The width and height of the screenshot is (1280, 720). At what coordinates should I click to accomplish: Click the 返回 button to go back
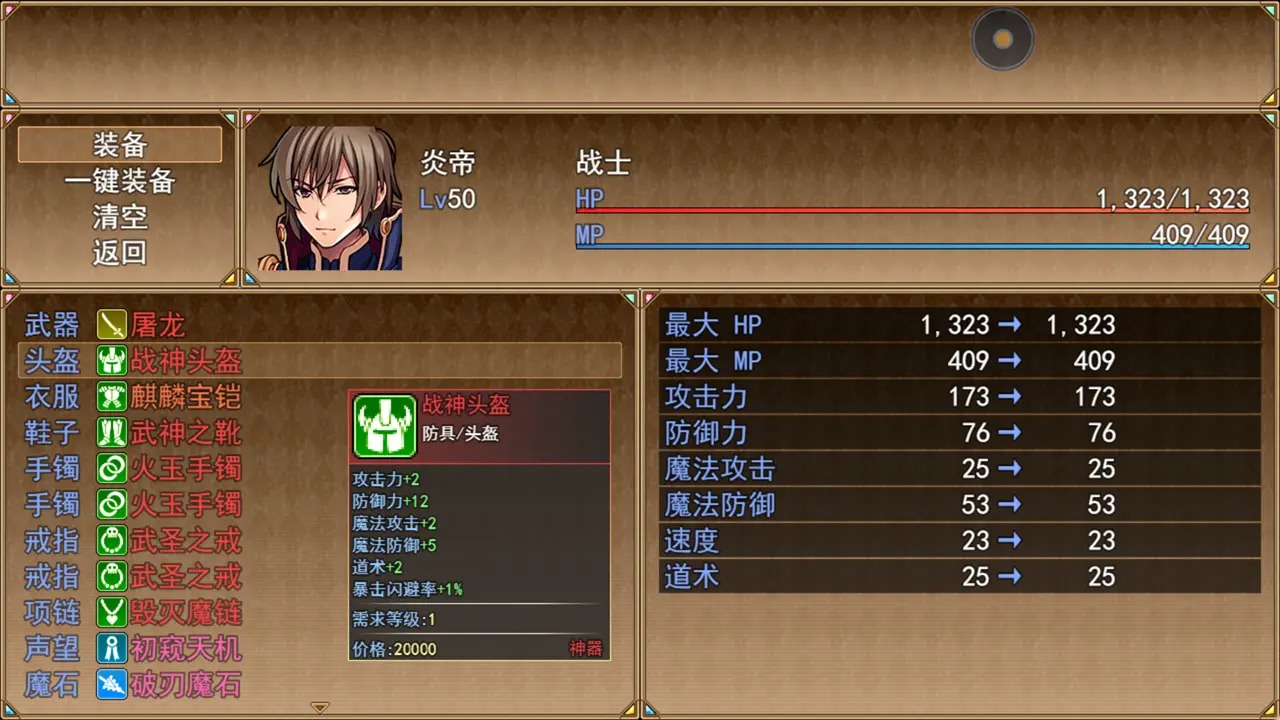pos(118,253)
